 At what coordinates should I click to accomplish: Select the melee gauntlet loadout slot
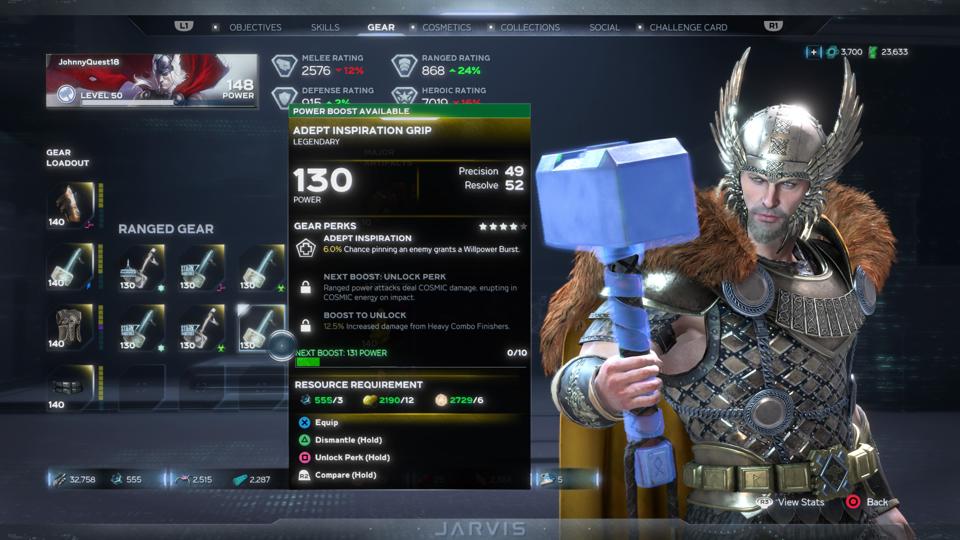(x=72, y=205)
